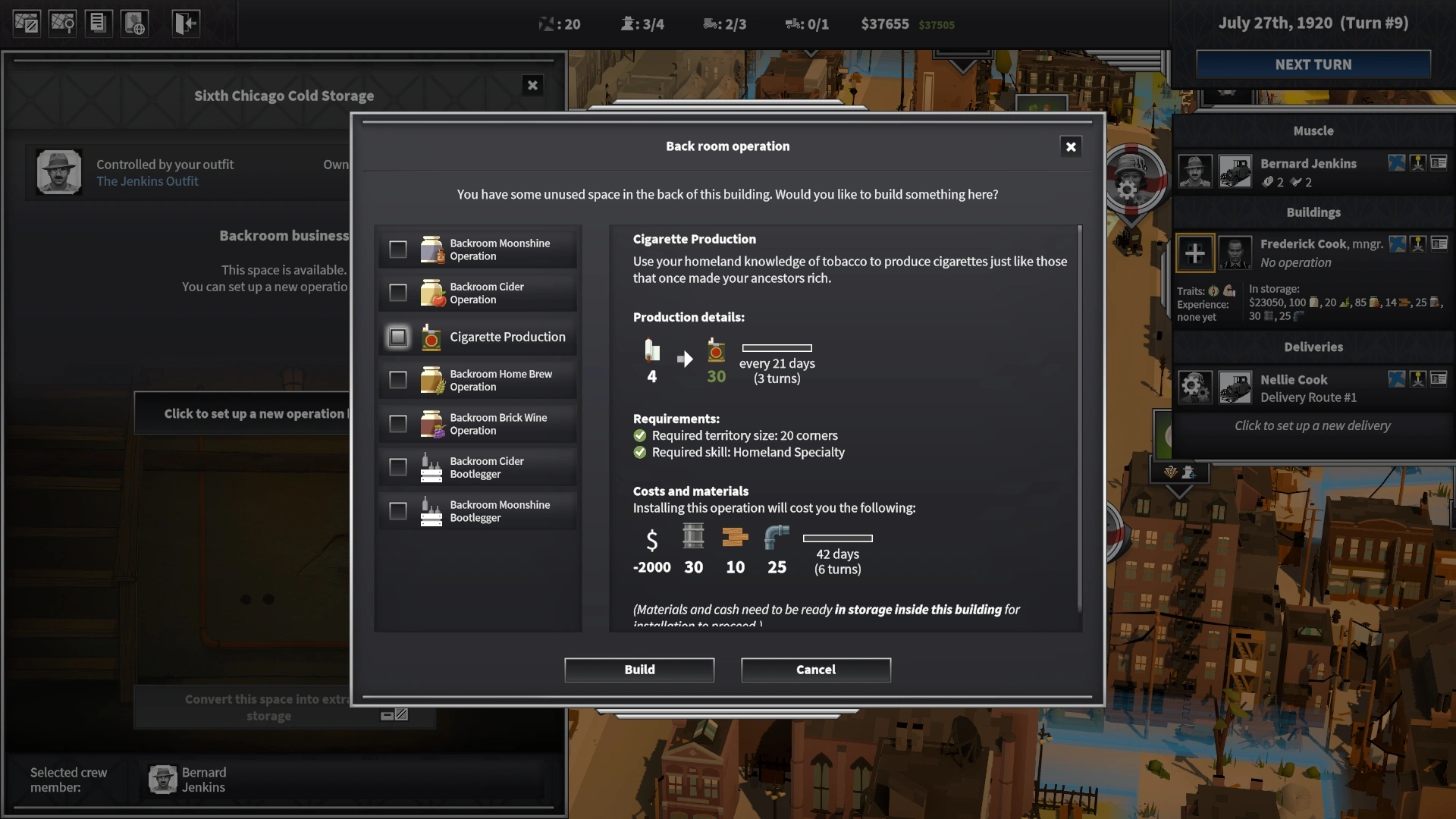Confirm with the Build button
This screenshot has width=1456, height=819.
pyautogui.click(x=639, y=670)
